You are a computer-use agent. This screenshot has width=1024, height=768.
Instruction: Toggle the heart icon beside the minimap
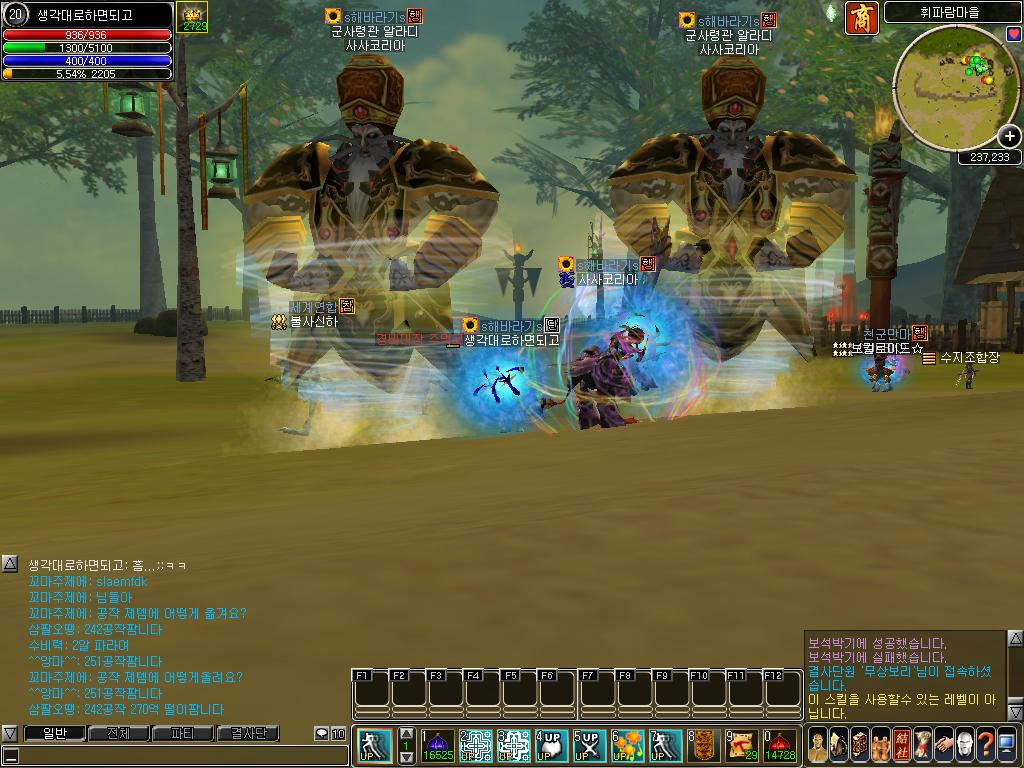tap(1013, 35)
